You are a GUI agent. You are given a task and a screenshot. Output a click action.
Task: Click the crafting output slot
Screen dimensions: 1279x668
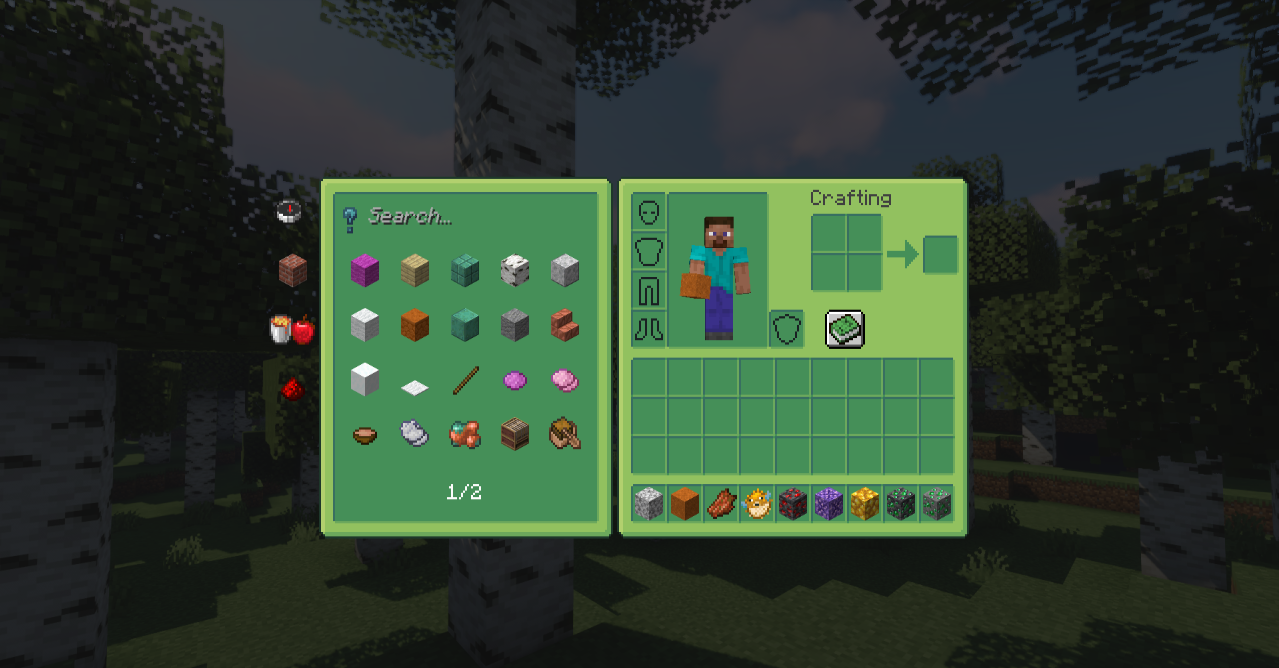[940, 255]
